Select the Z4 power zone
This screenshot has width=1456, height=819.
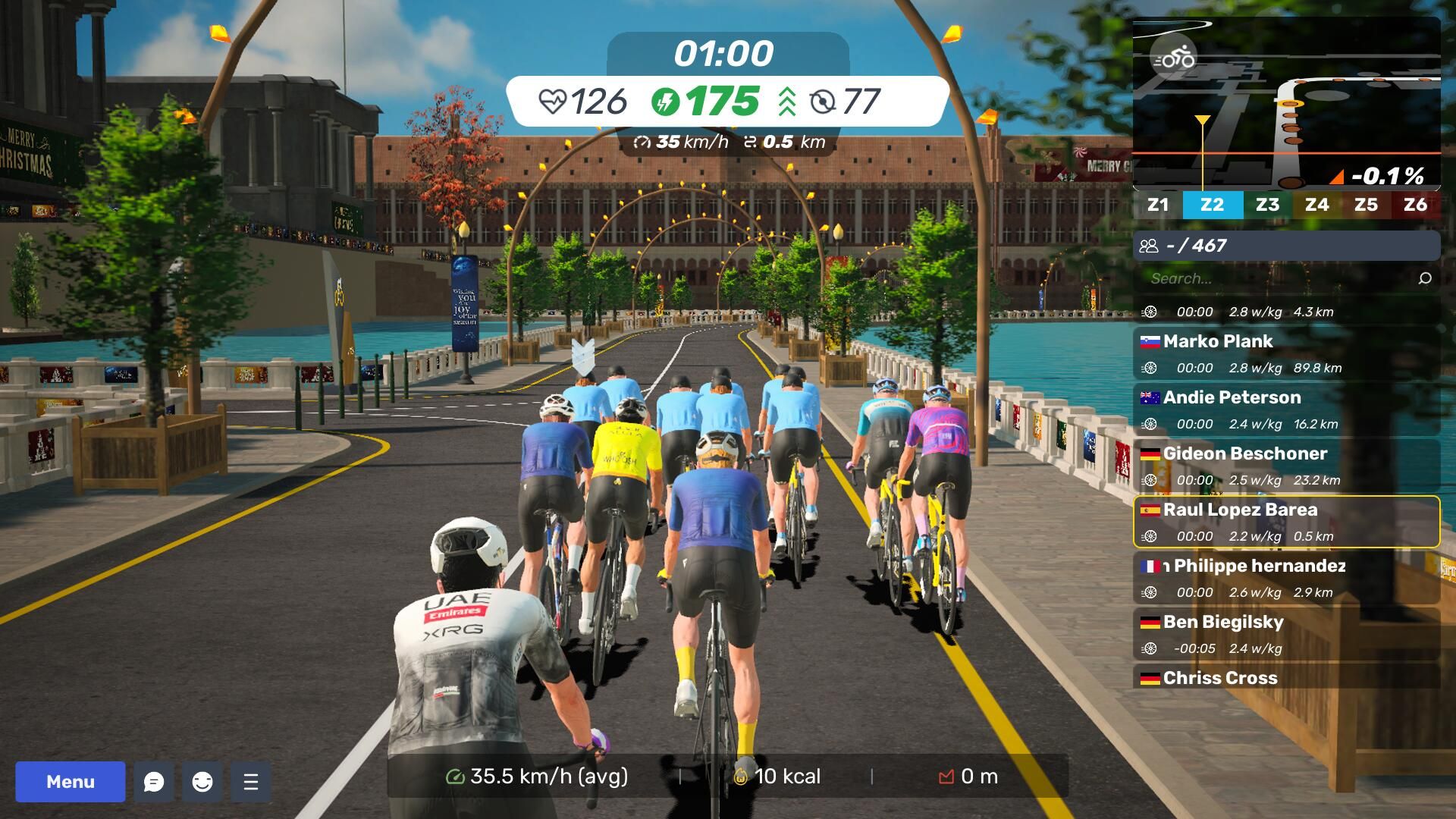(x=1316, y=205)
